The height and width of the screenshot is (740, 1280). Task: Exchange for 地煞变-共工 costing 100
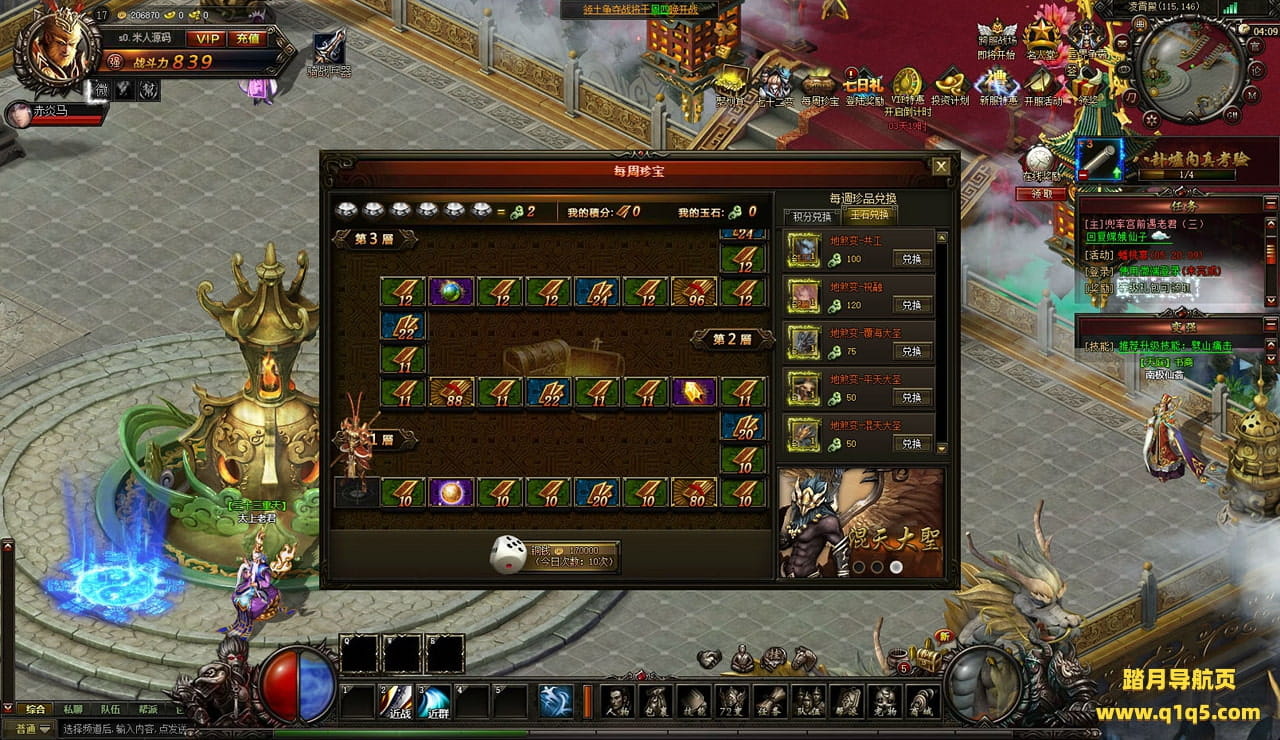click(x=911, y=259)
